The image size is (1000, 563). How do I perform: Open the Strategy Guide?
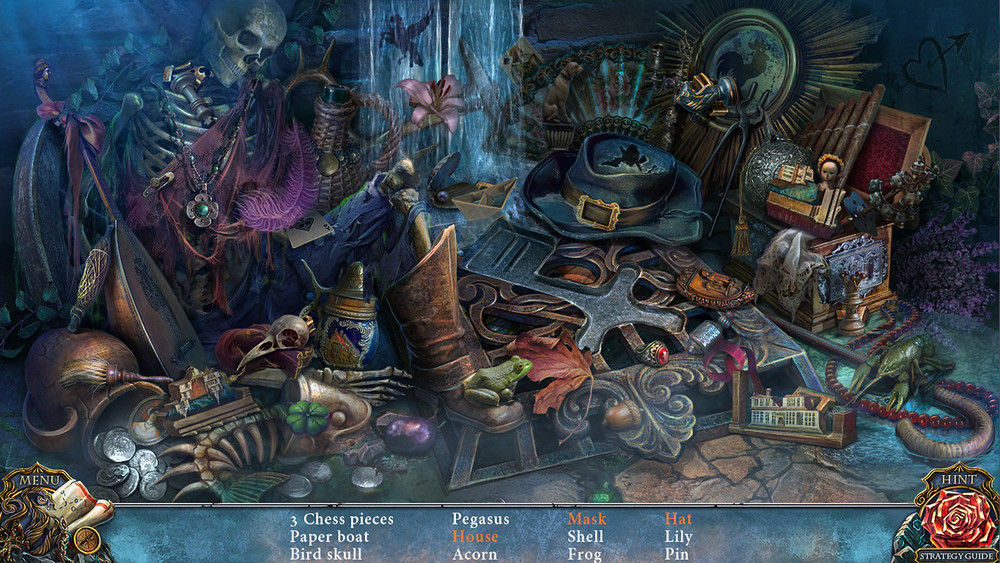958,555
